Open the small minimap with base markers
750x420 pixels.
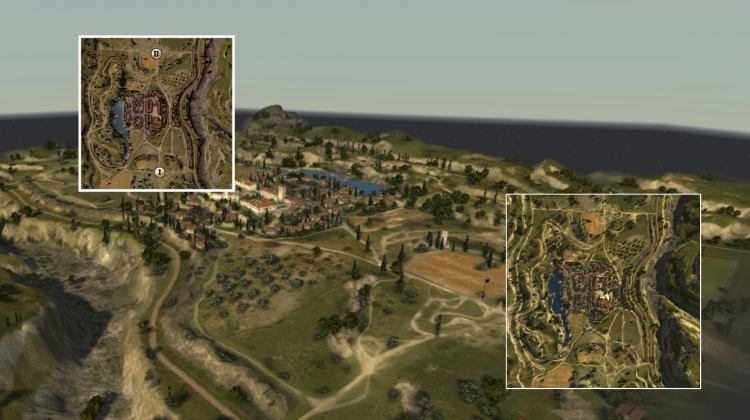point(157,113)
